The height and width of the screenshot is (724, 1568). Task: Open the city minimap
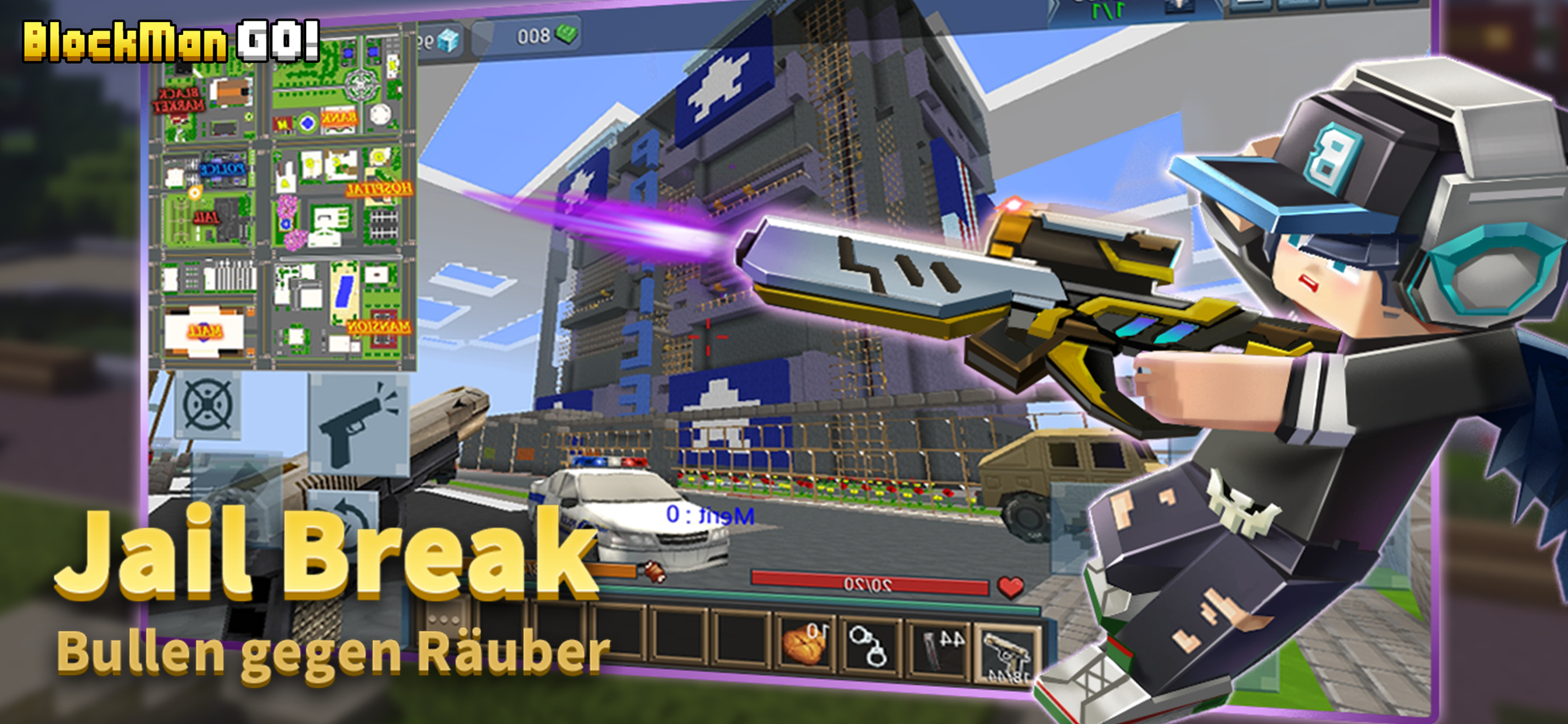283,201
